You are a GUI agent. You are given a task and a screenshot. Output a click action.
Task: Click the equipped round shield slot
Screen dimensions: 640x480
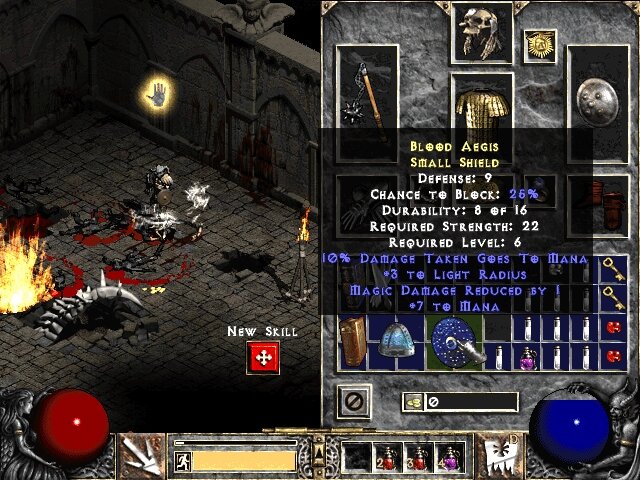click(598, 102)
